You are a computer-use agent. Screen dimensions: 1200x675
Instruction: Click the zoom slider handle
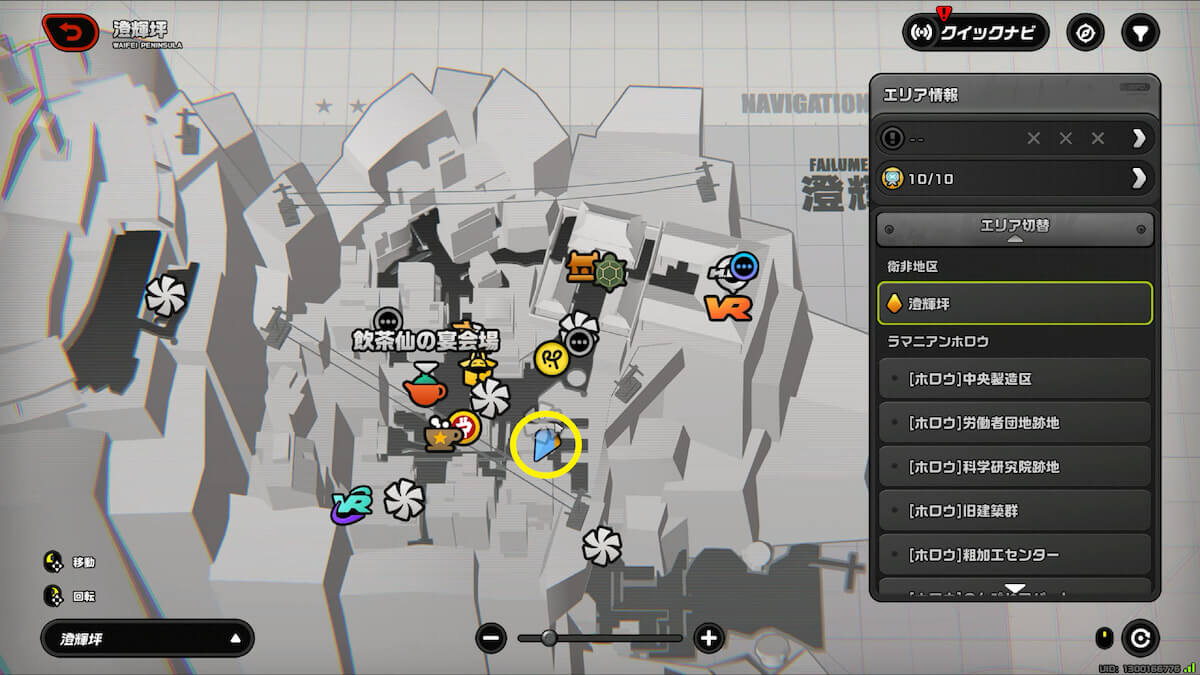click(549, 638)
